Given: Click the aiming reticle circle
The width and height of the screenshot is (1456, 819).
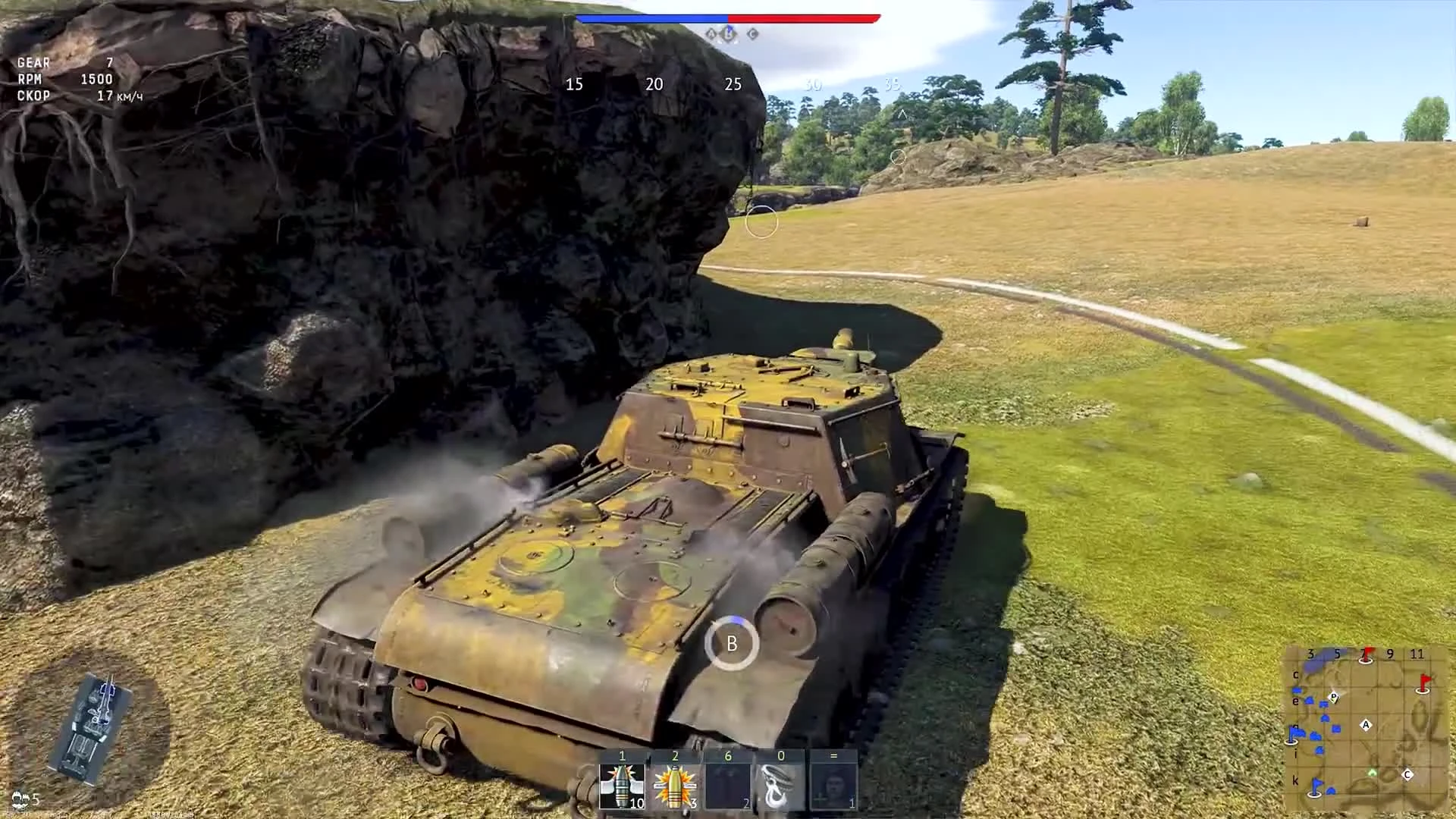Looking at the screenshot, I should [761, 224].
